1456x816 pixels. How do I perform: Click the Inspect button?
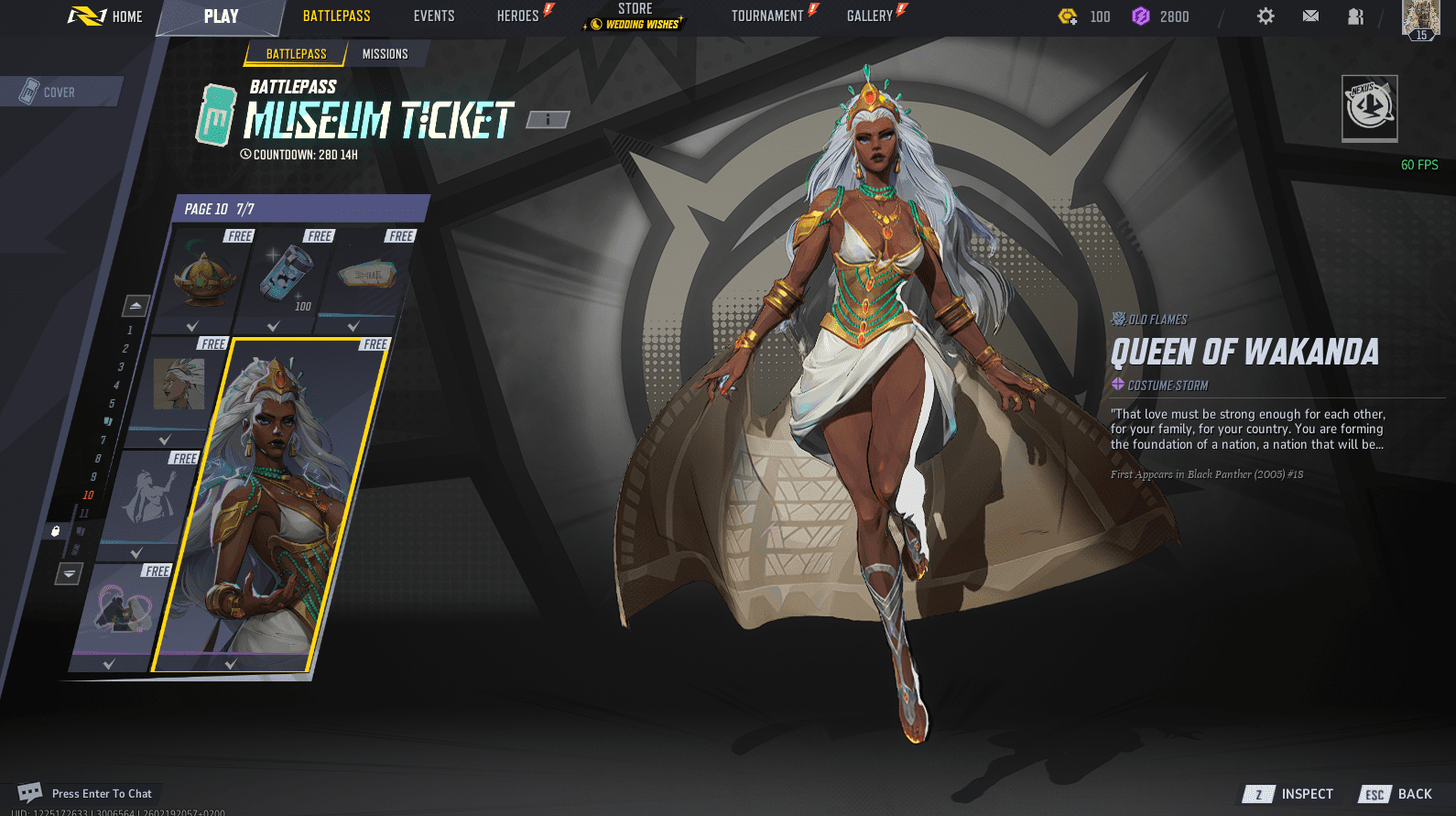(x=1289, y=794)
